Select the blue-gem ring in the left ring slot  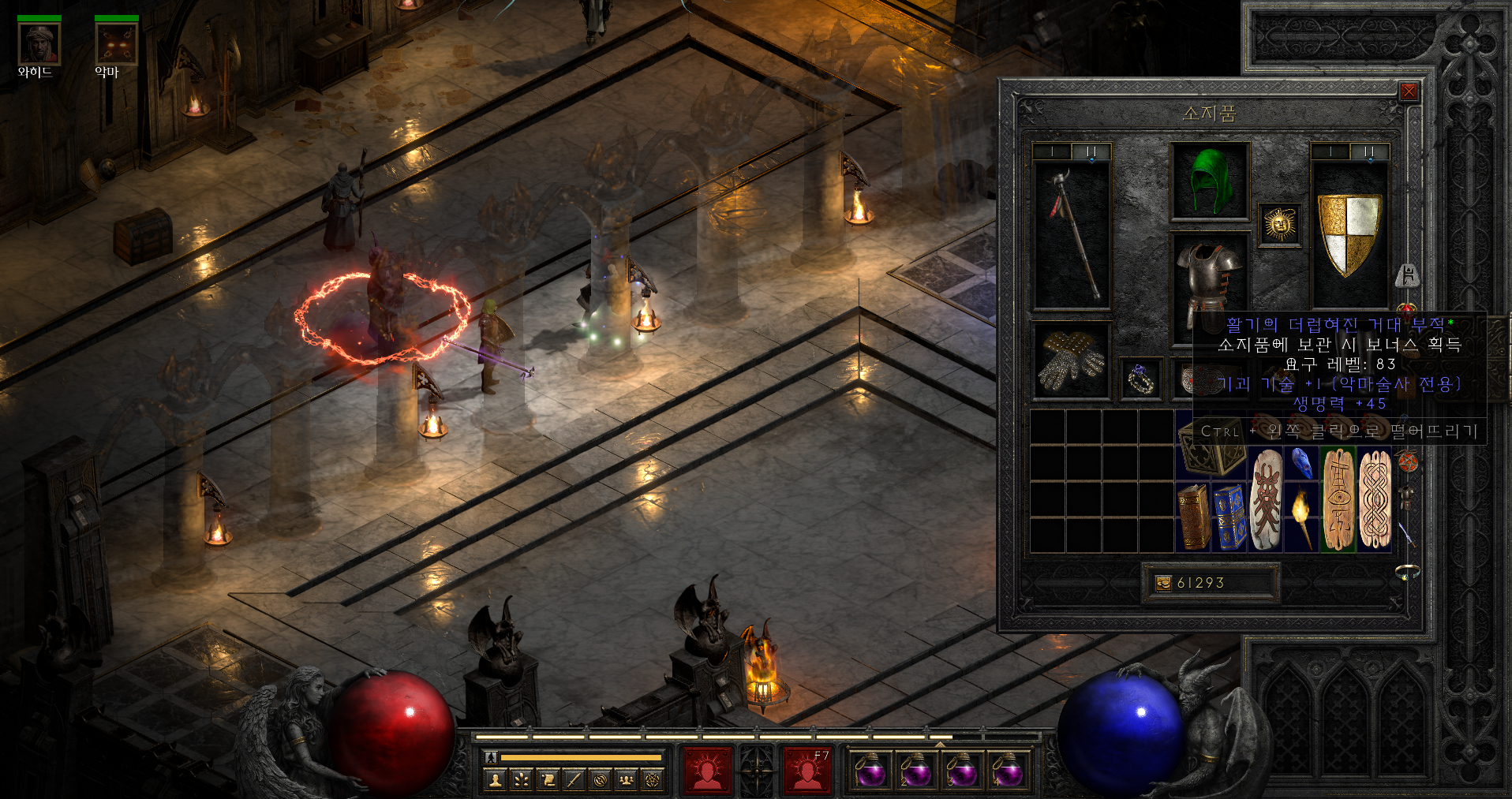(x=1140, y=379)
